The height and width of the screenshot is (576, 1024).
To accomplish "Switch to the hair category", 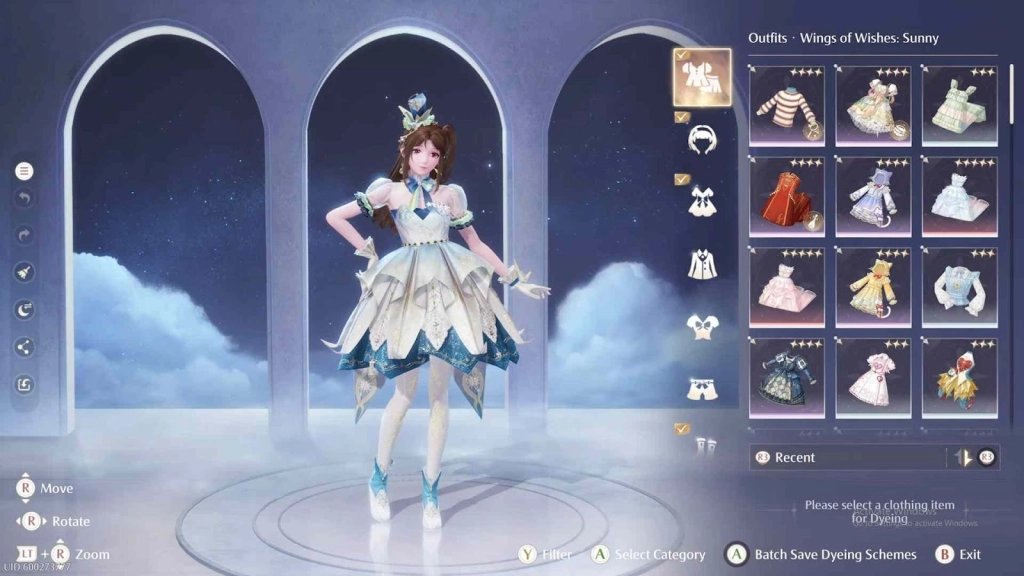I will [x=702, y=140].
